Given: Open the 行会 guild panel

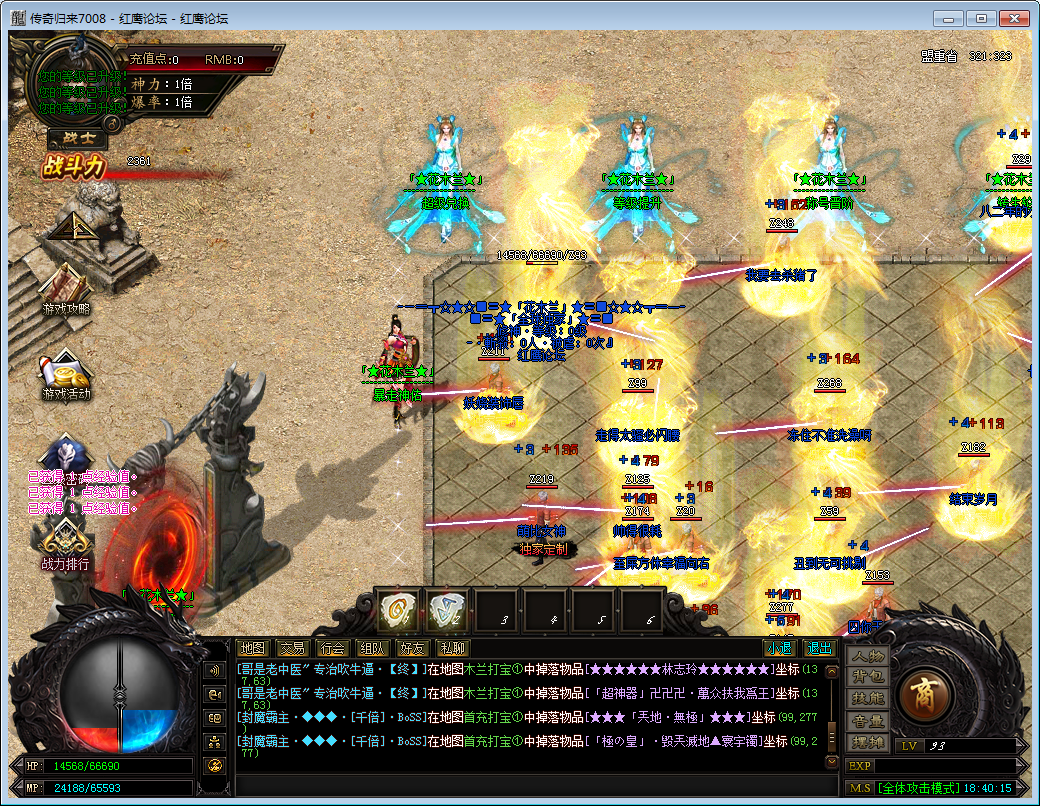Looking at the screenshot, I should click(x=331, y=648).
